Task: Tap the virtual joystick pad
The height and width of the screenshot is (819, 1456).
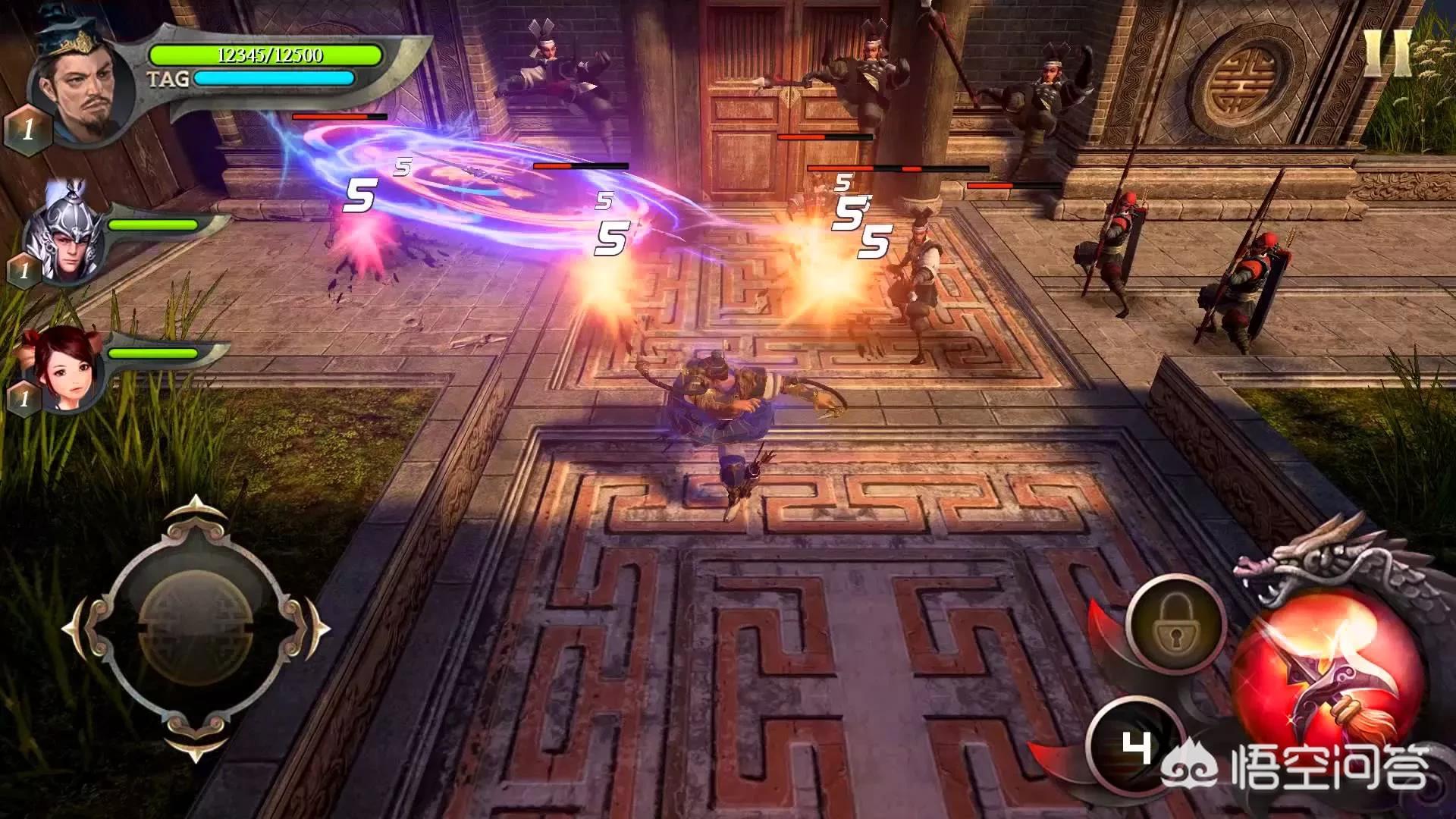Action: click(196, 629)
